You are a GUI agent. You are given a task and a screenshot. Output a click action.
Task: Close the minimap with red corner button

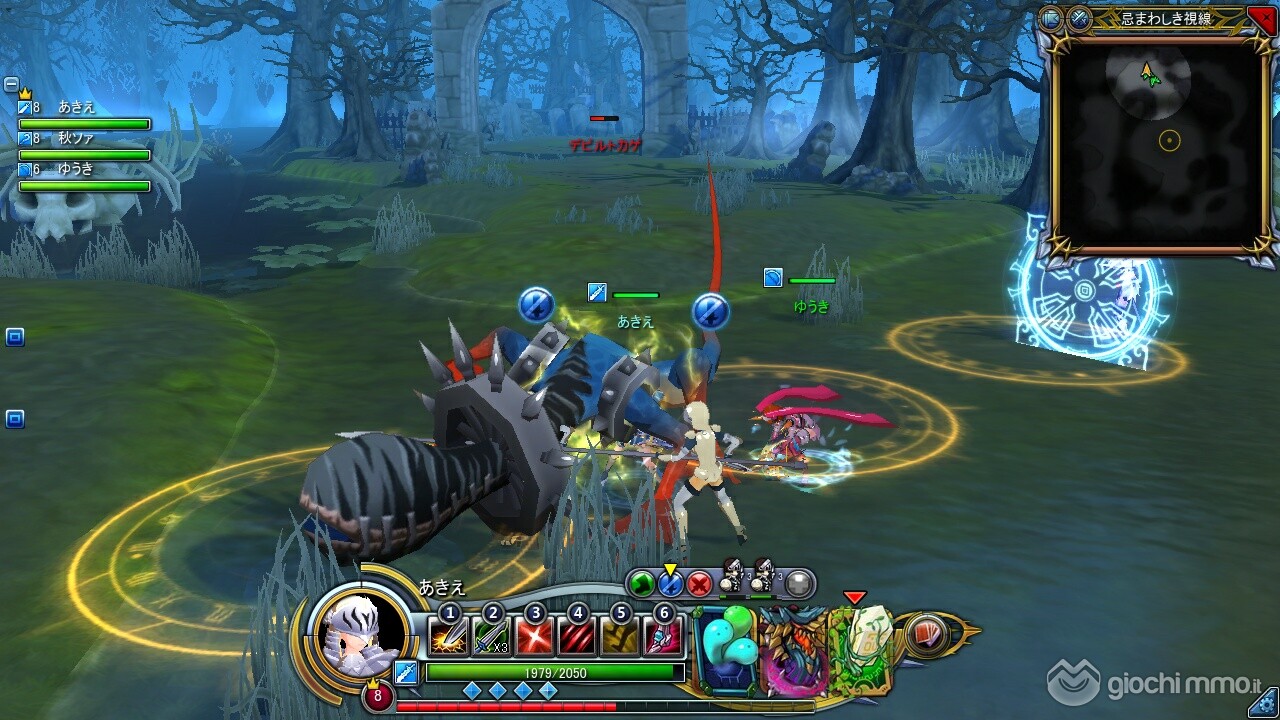pos(1262,17)
